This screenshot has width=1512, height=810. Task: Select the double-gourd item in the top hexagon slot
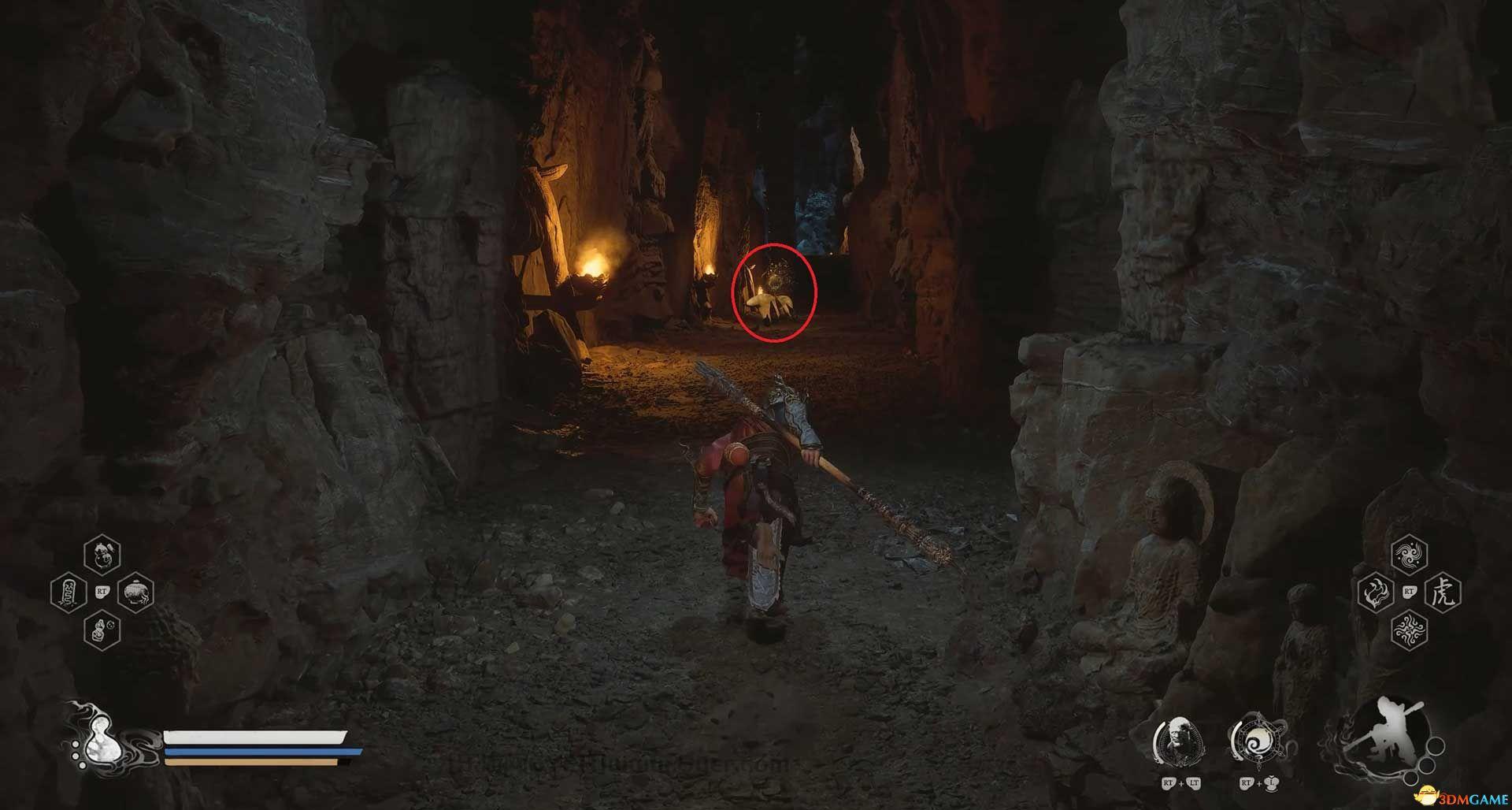pyautogui.click(x=102, y=554)
